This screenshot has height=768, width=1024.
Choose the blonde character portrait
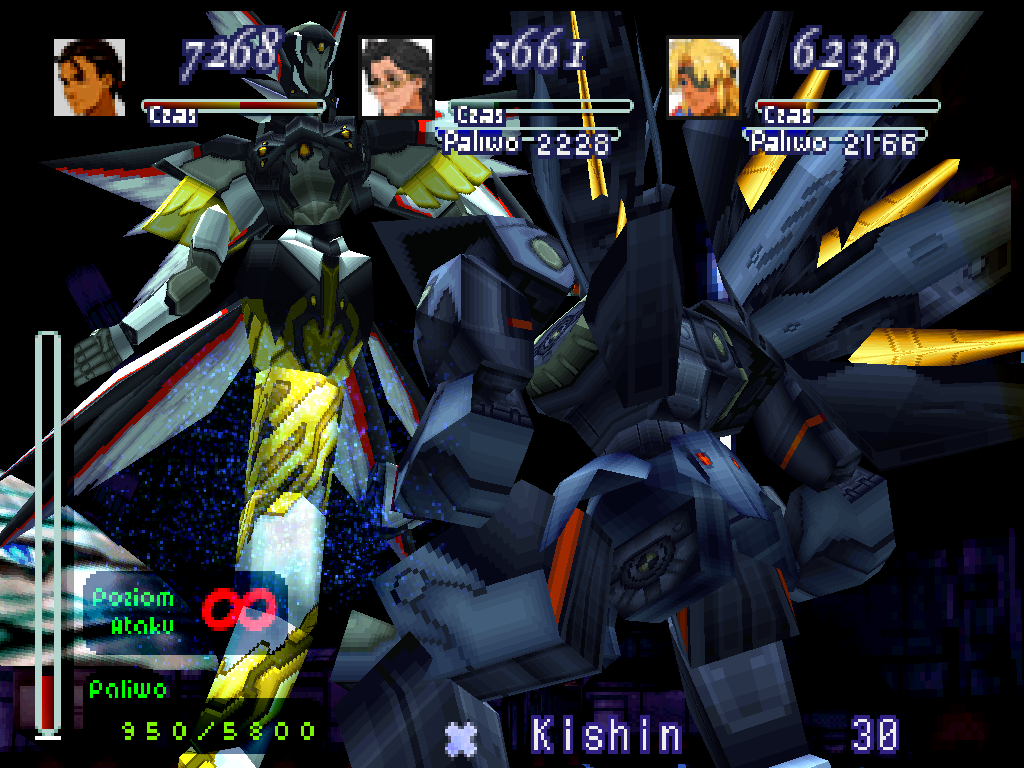tap(703, 77)
